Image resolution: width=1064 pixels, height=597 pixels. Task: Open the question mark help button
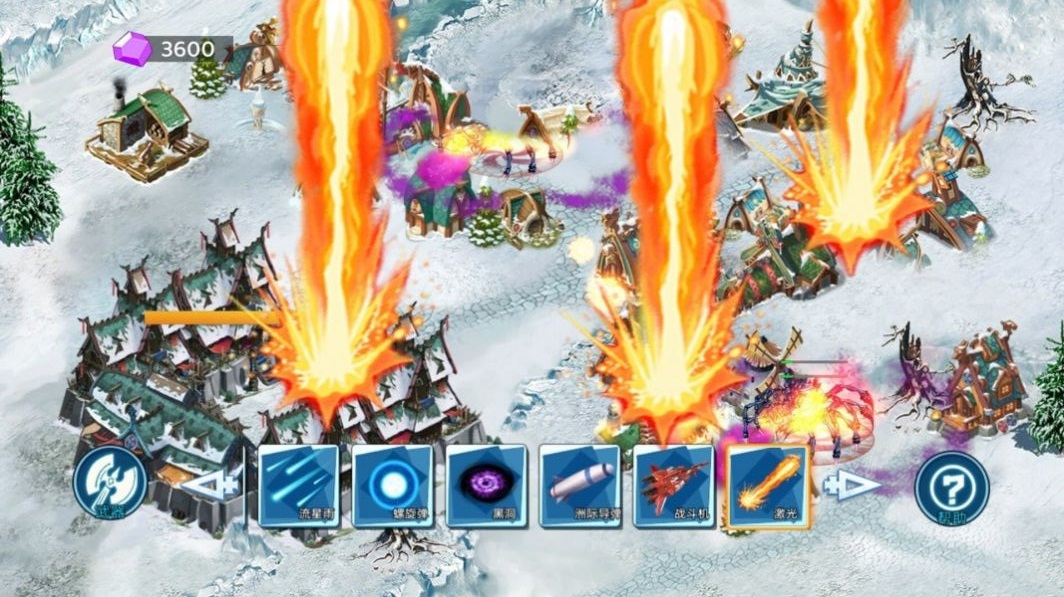coord(951,487)
